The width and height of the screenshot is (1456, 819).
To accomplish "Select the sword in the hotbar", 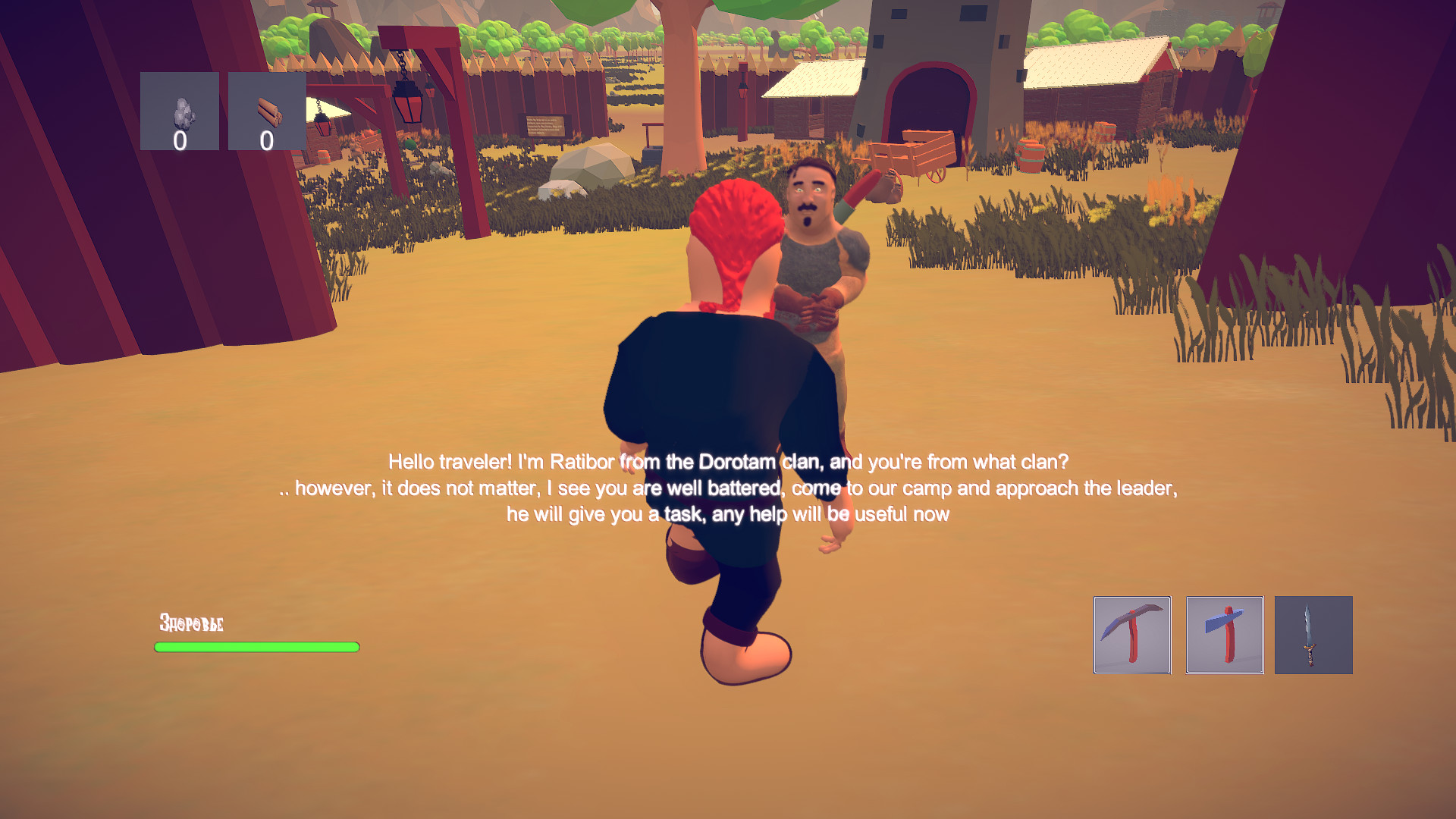I will 1313,635.
